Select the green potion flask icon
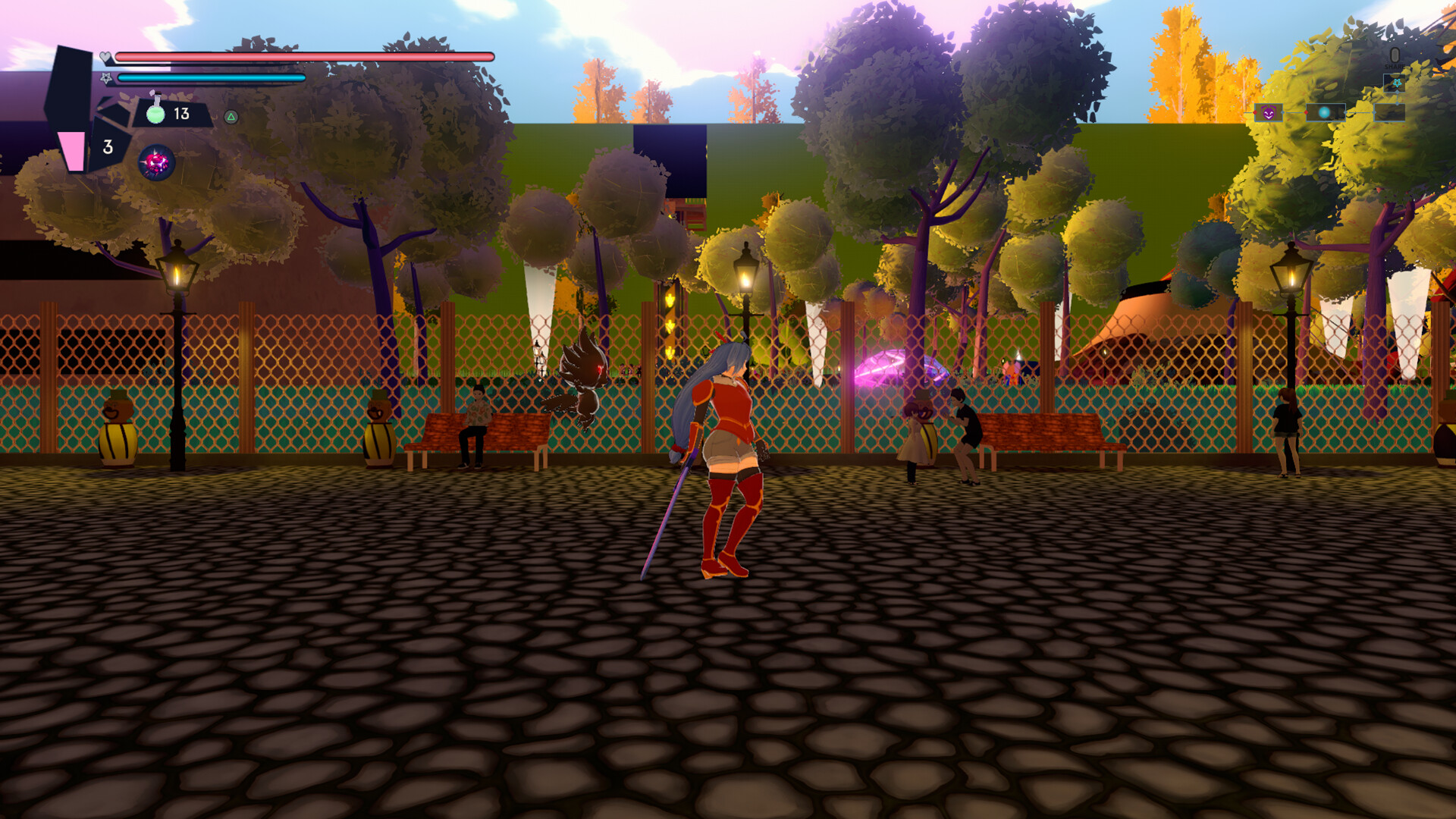The height and width of the screenshot is (819, 1456). pos(155,113)
